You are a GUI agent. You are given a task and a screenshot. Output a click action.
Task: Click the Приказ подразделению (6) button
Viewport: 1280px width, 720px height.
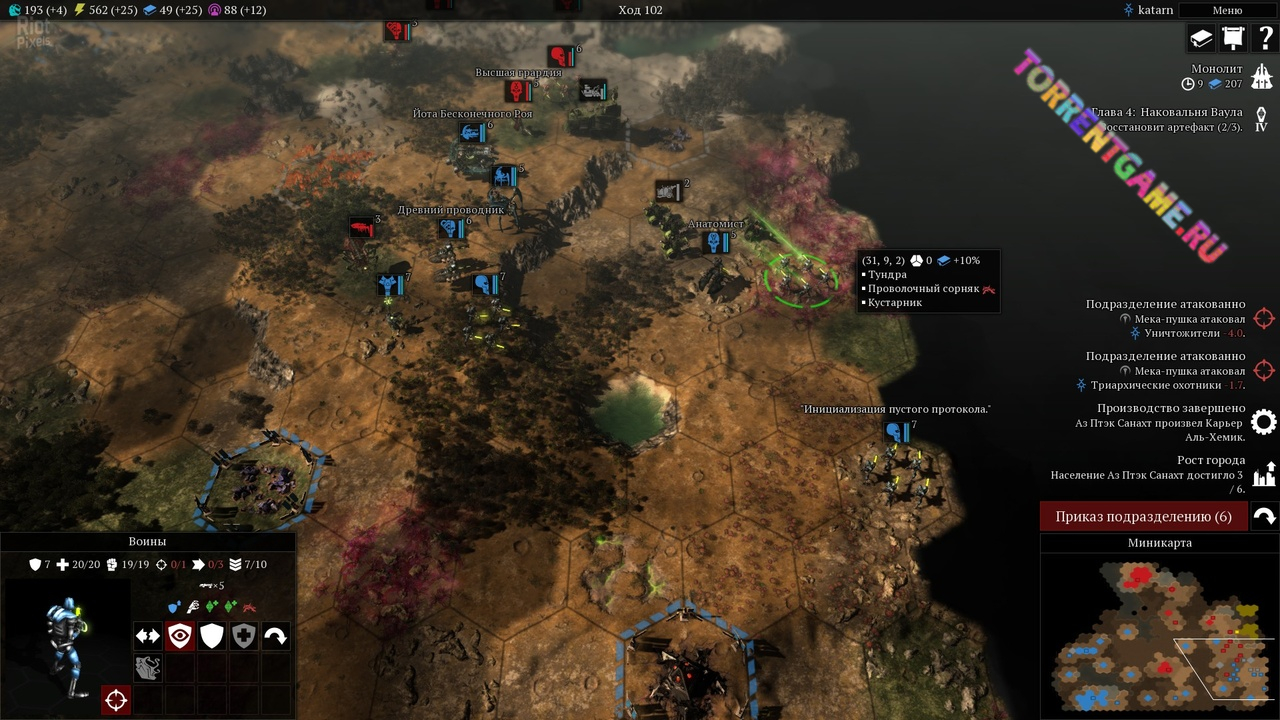[1144, 517]
